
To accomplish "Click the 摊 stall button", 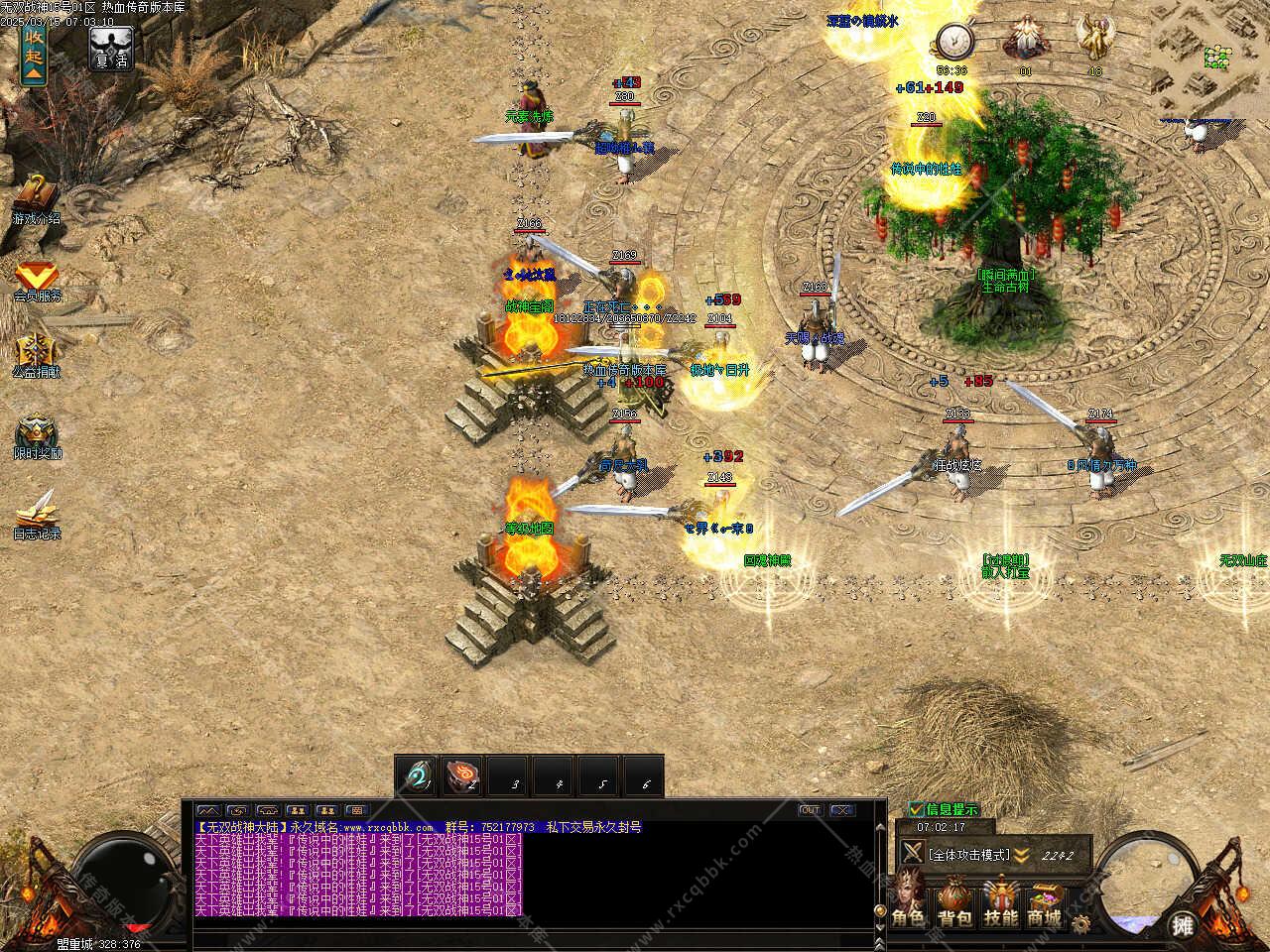I will (x=1182, y=925).
